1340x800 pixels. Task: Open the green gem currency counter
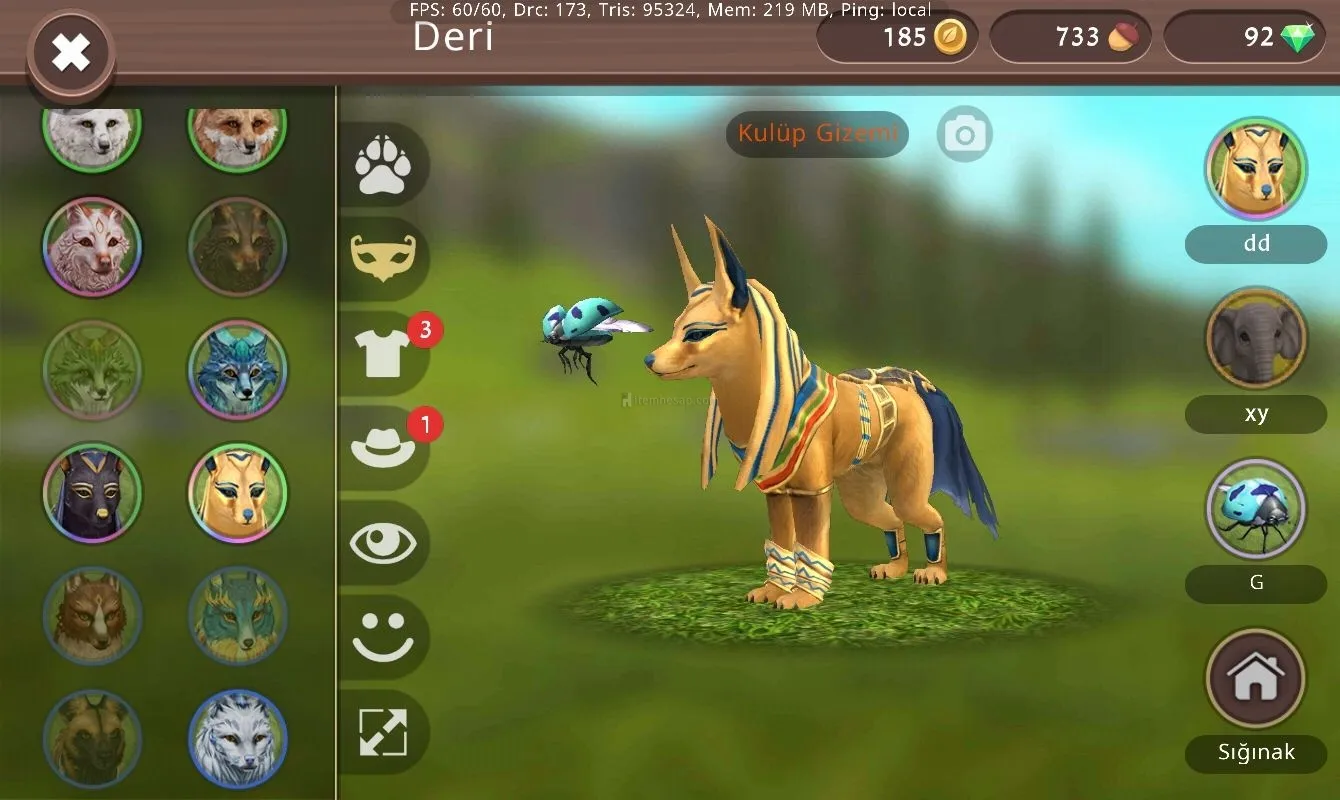(x=1244, y=38)
